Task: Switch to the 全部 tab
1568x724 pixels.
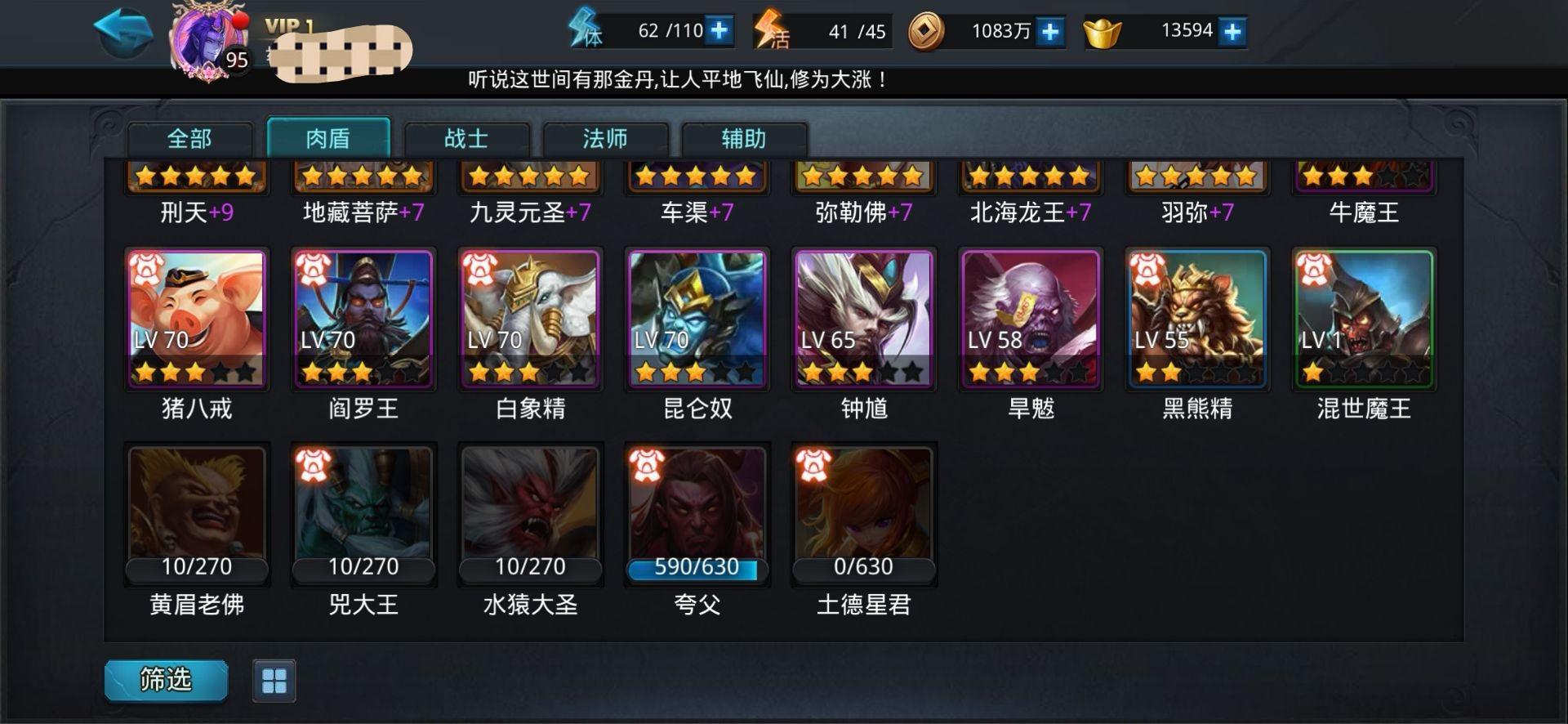Action: pos(189,139)
